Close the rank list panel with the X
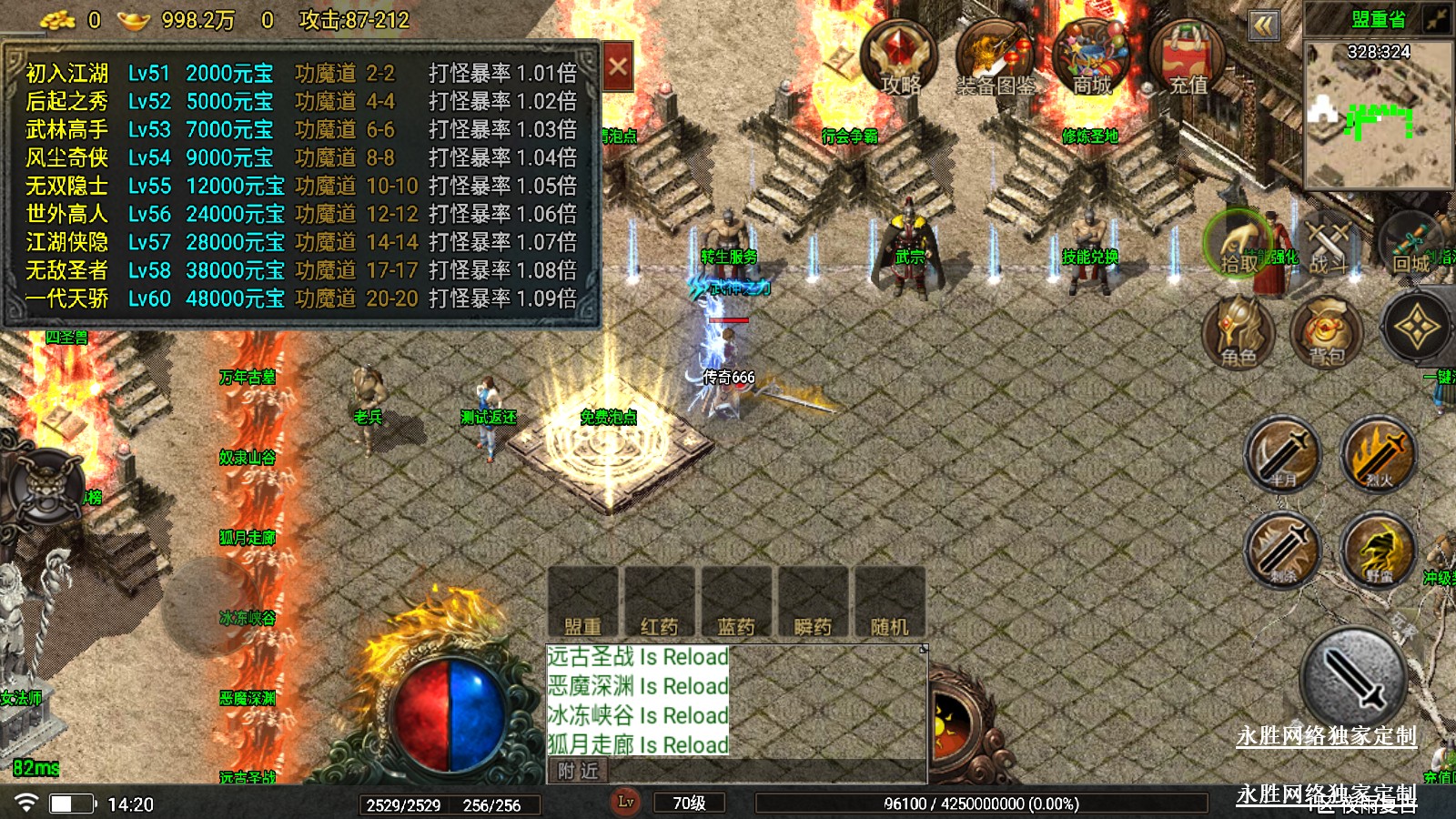 click(618, 66)
